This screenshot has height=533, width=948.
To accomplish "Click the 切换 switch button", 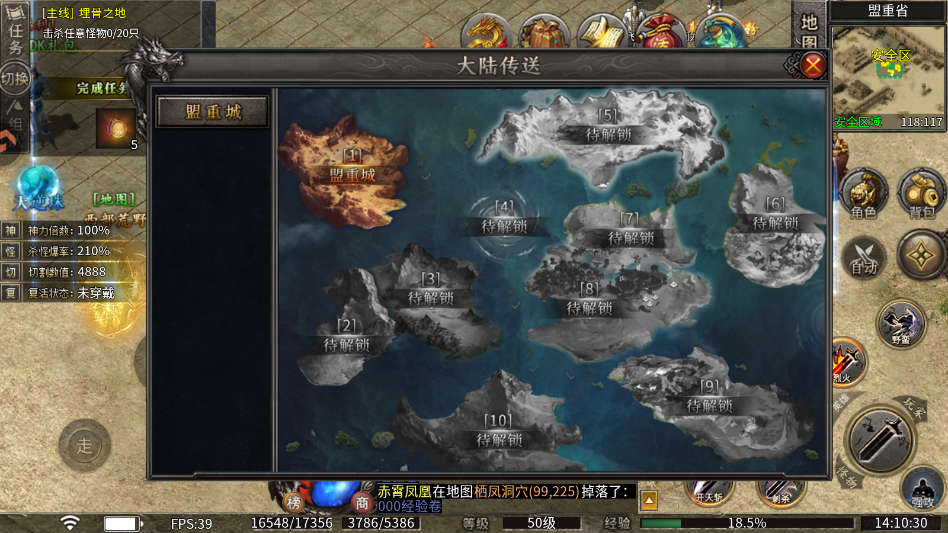I will (14, 78).
